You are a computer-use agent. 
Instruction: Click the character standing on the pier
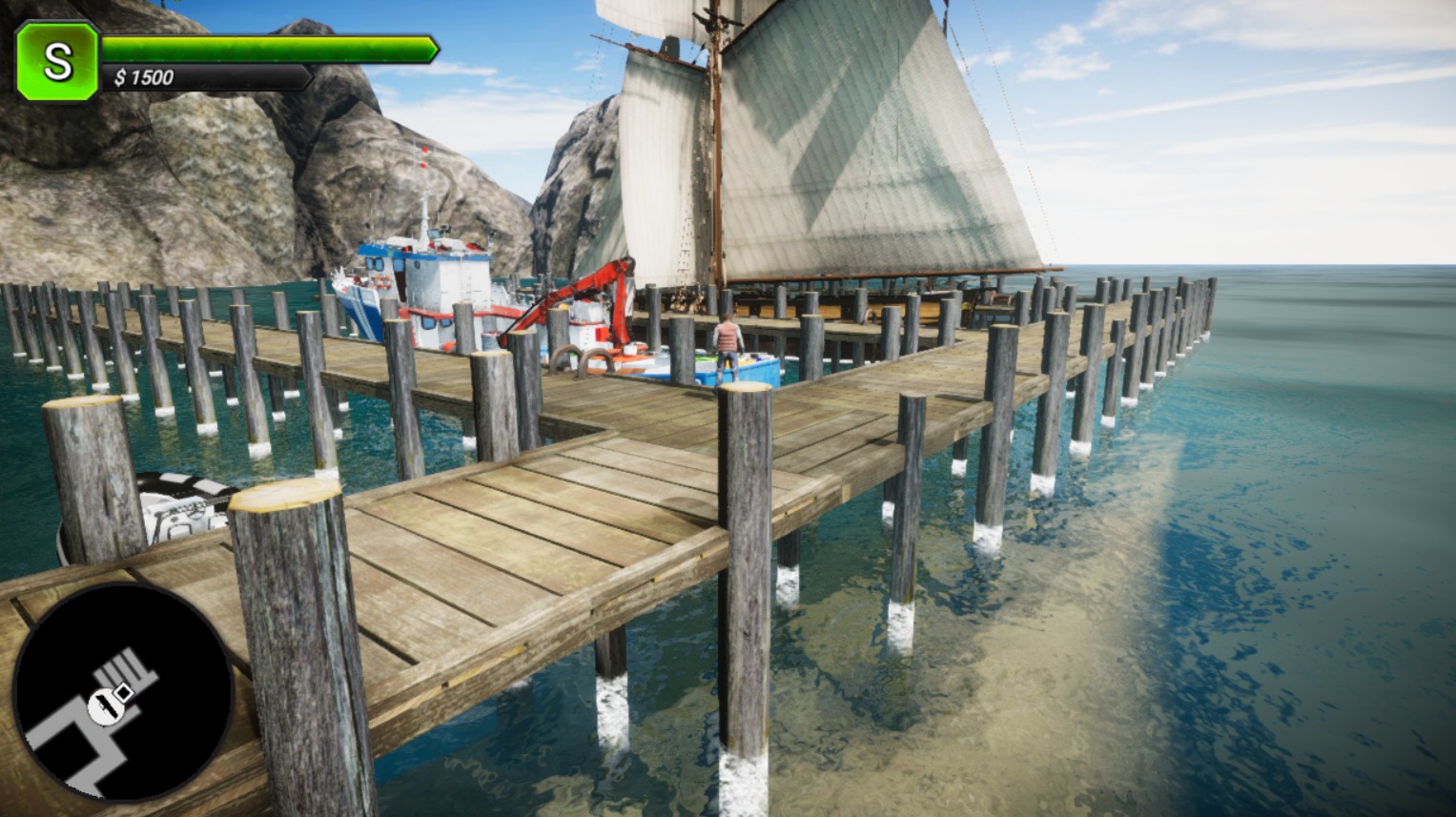coord(727,338)
